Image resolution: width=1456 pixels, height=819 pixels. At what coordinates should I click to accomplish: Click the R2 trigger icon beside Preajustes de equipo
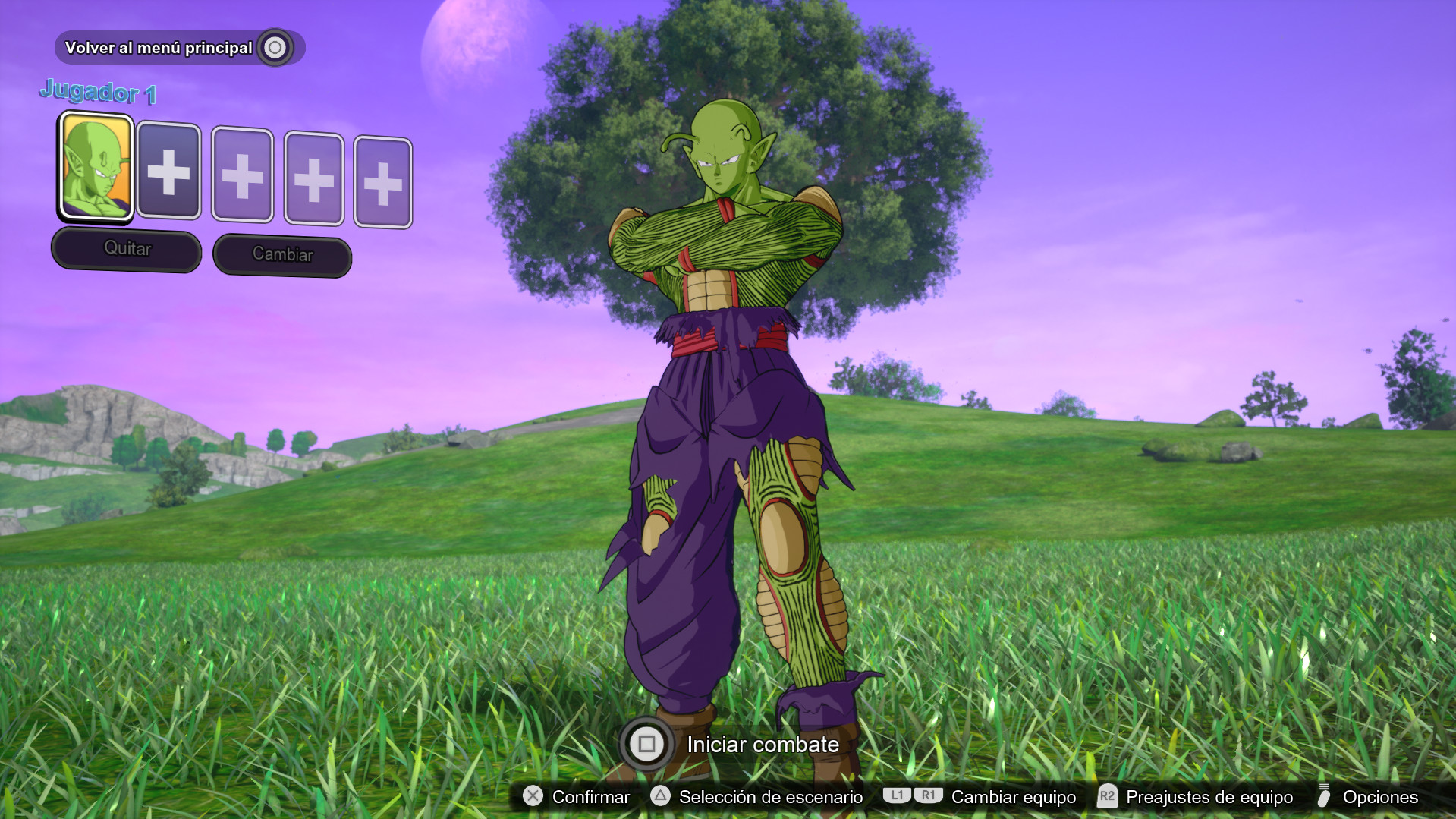[1107, 797]
